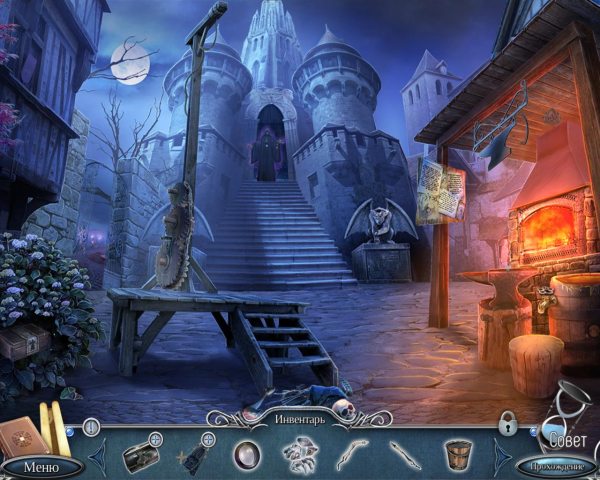This screenshot has width=600, height=480.
Task: Select the wooden bucket item
Action: 457,455
